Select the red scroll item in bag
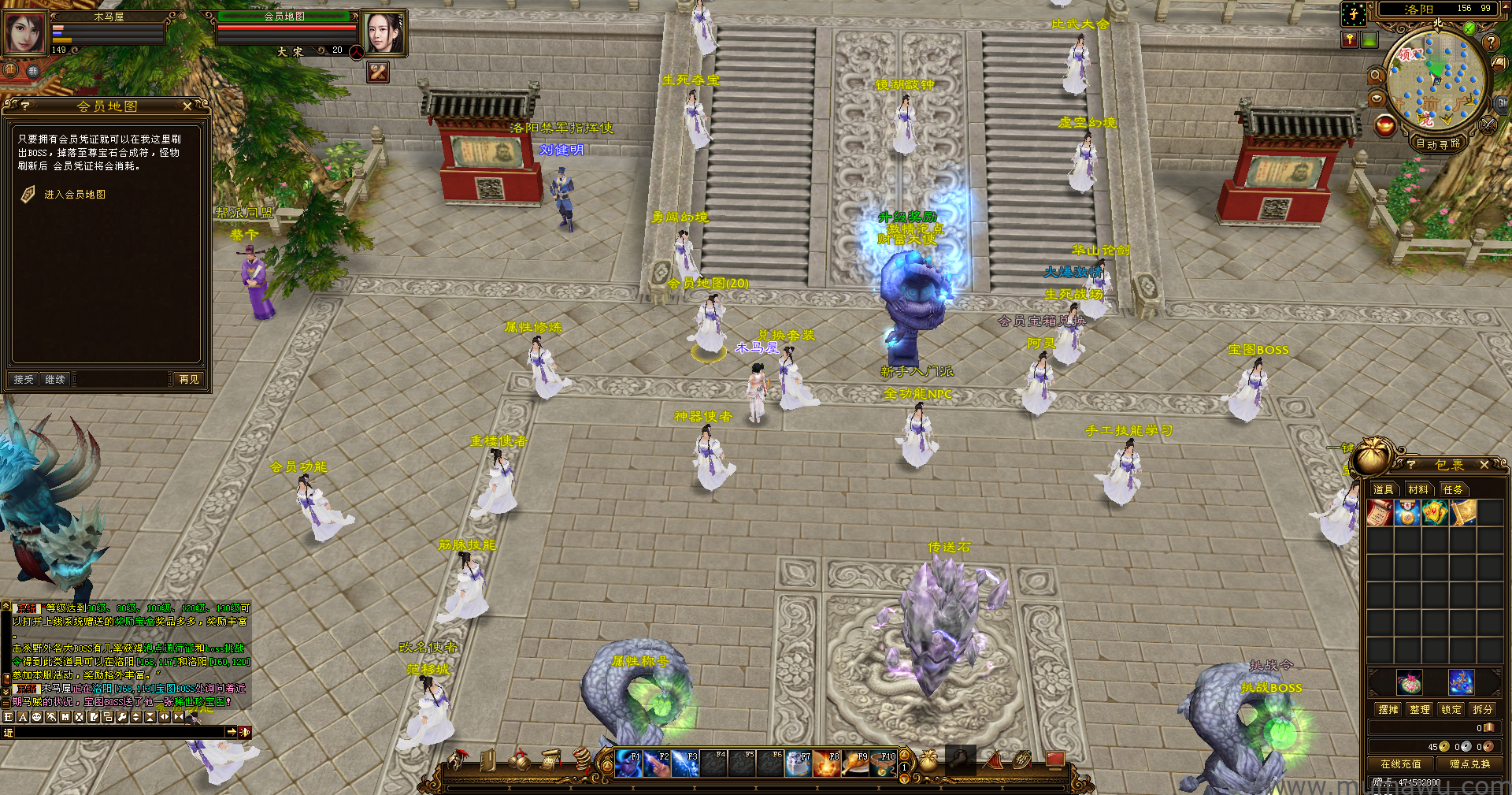1512x795 pixels. coord(1380,513)
